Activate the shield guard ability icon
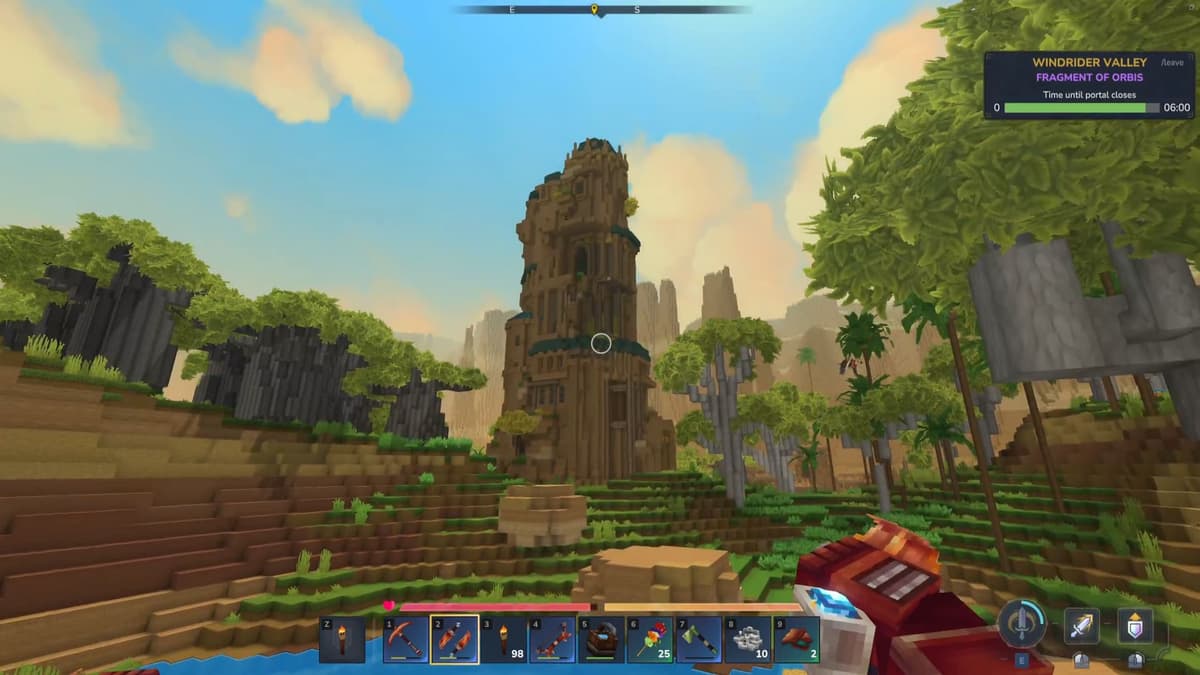This screenshot has height=675, width=1200. (1134, 626)
